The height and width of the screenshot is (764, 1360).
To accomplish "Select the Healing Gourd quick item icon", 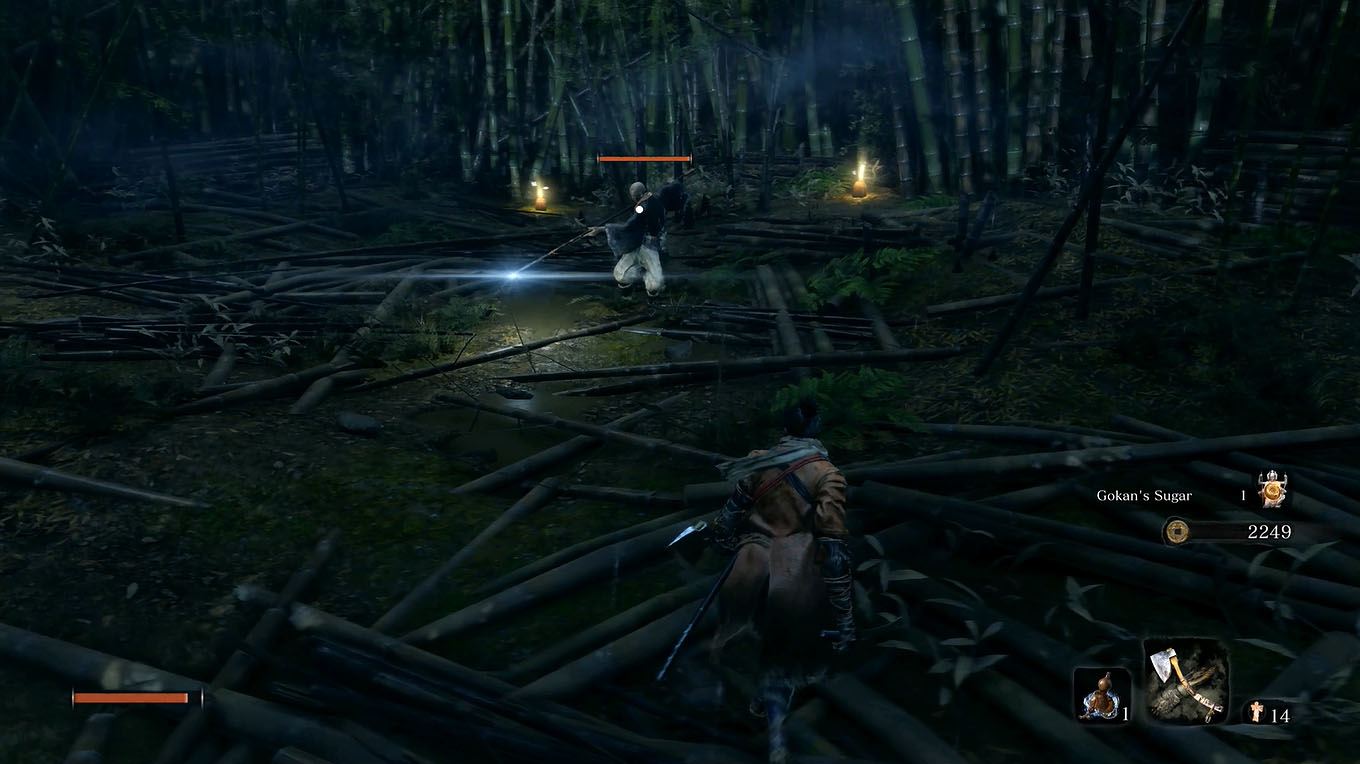I will click(x=1100, y=692).
